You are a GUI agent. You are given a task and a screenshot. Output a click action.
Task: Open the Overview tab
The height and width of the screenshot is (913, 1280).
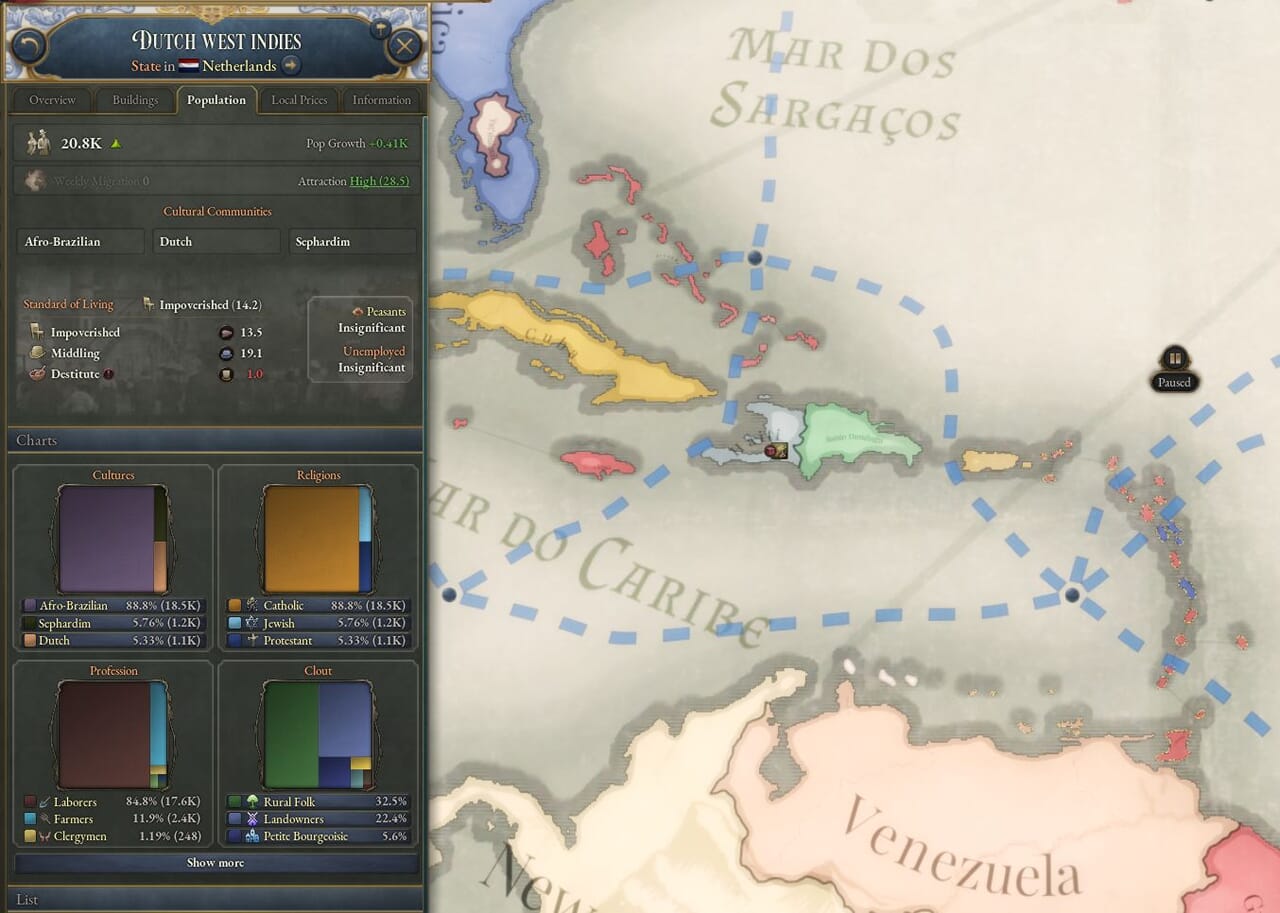coord(52,100)
